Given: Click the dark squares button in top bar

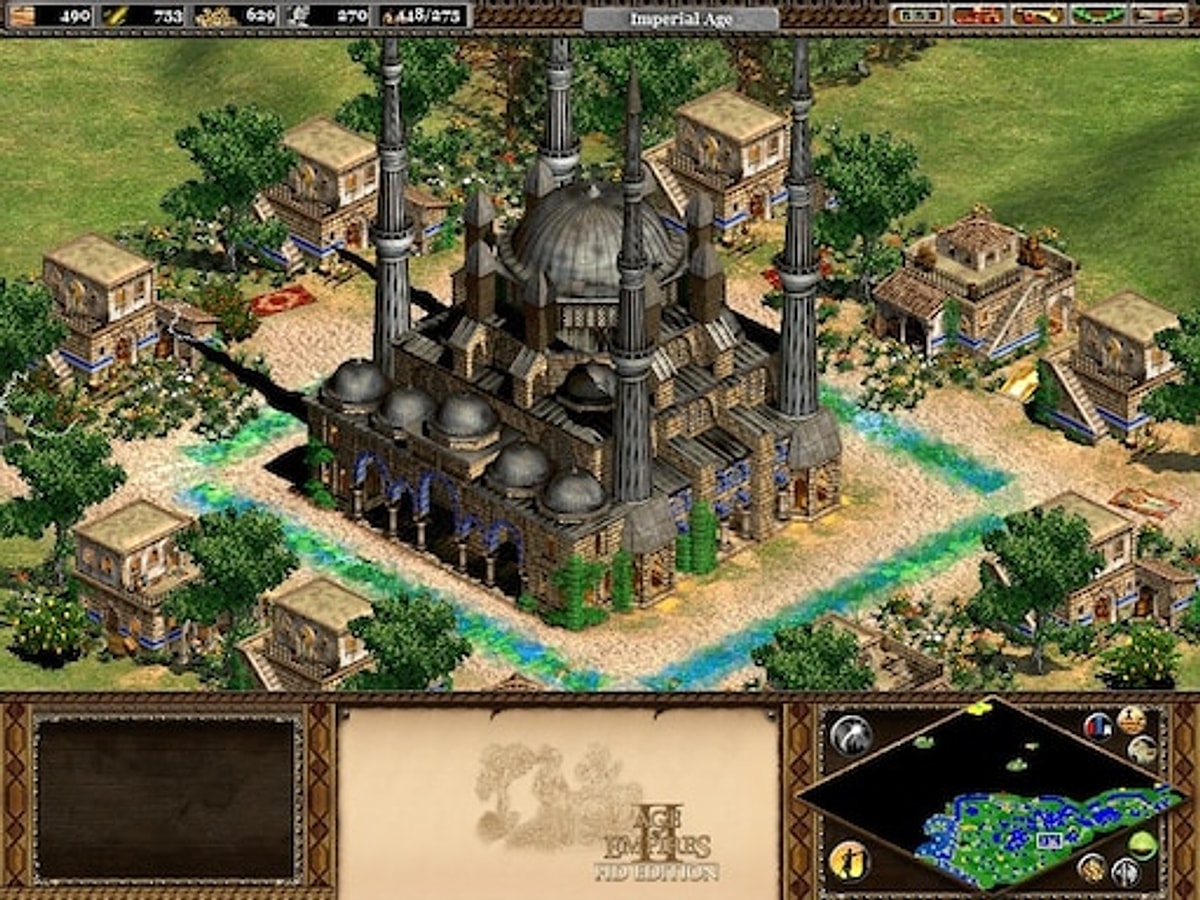Looking at the screenshot, I should 916,15.
